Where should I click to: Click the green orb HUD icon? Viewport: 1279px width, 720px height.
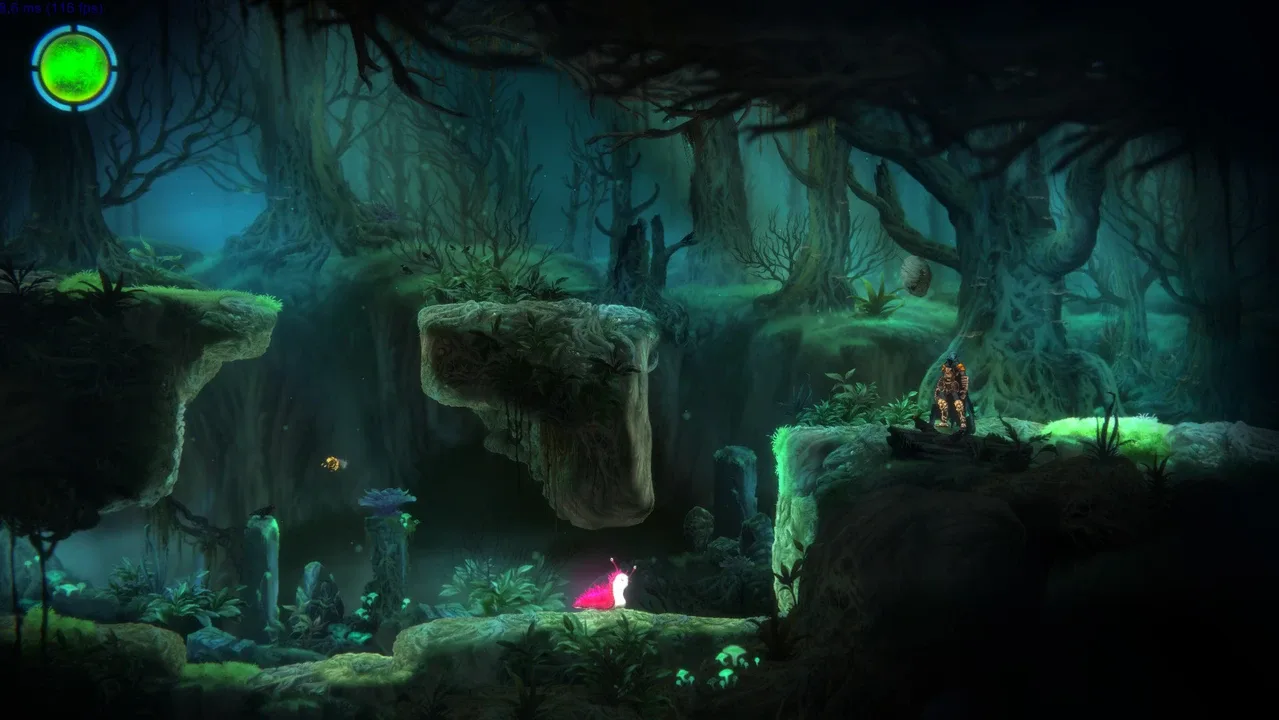click(74, 68)
